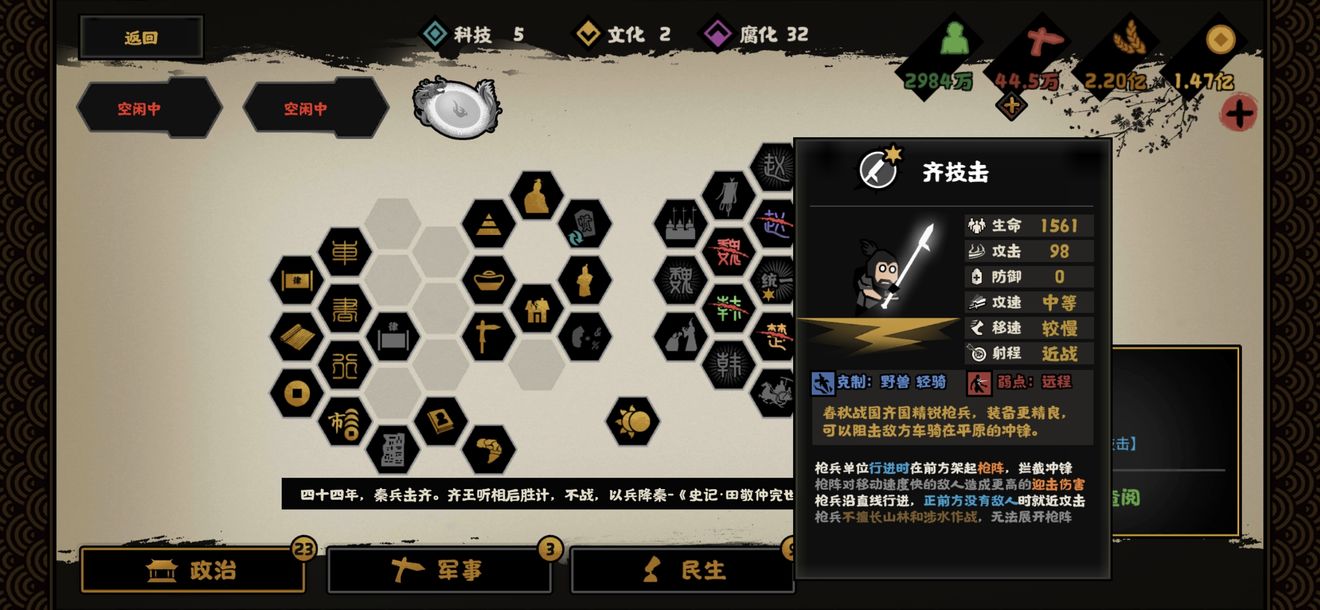This screenshot has height=610, width=1320.
Task: Select the dragon jade disc icon
Action: pyautogui.click(x=456, y=107)
